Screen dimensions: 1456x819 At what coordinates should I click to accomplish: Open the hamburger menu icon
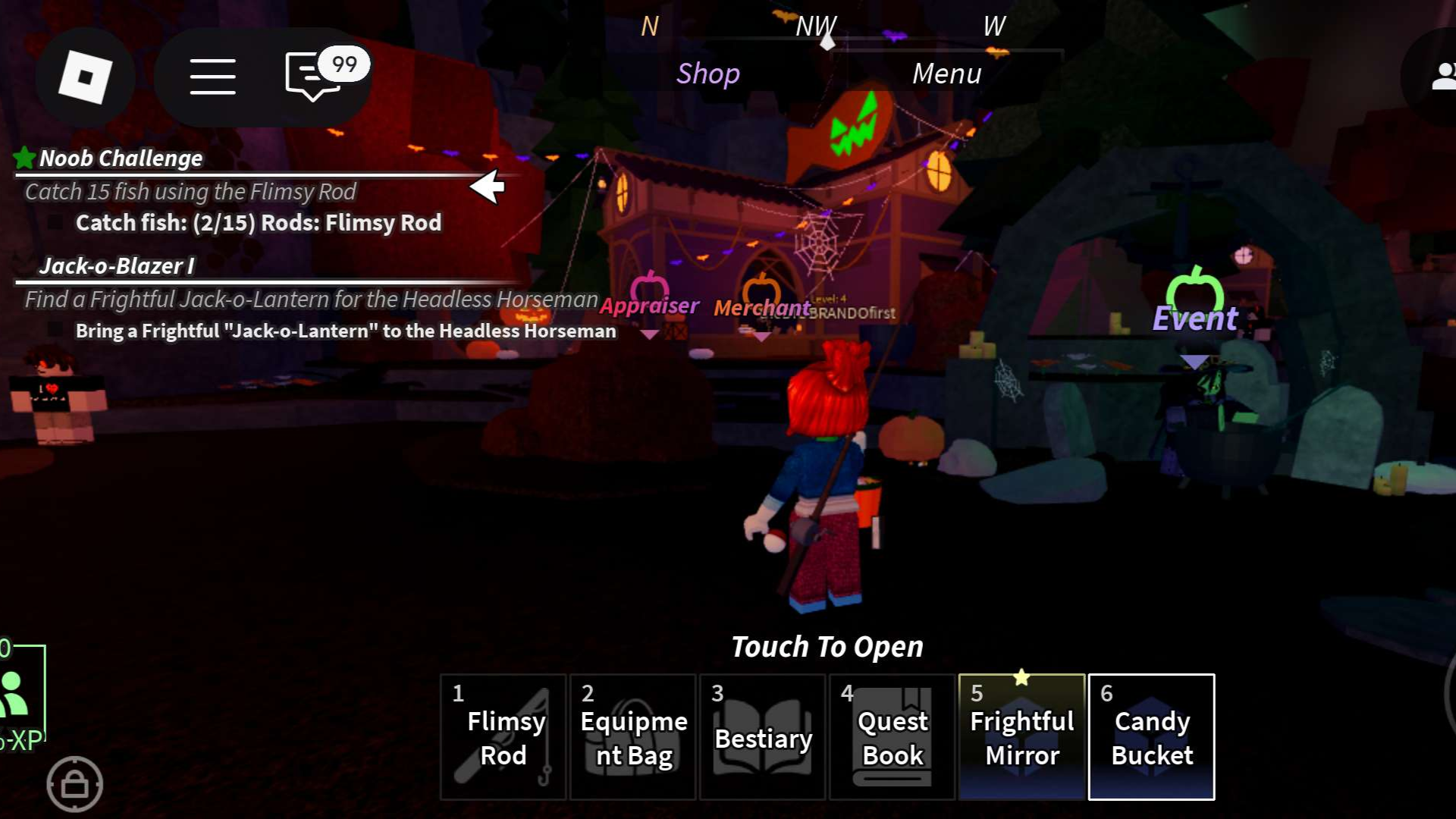click(x=212, y=77)
